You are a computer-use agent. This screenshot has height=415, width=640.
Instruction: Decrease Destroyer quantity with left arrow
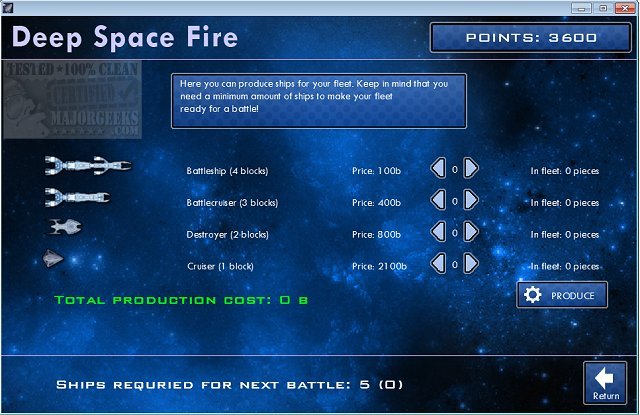[x=437, y=234]
